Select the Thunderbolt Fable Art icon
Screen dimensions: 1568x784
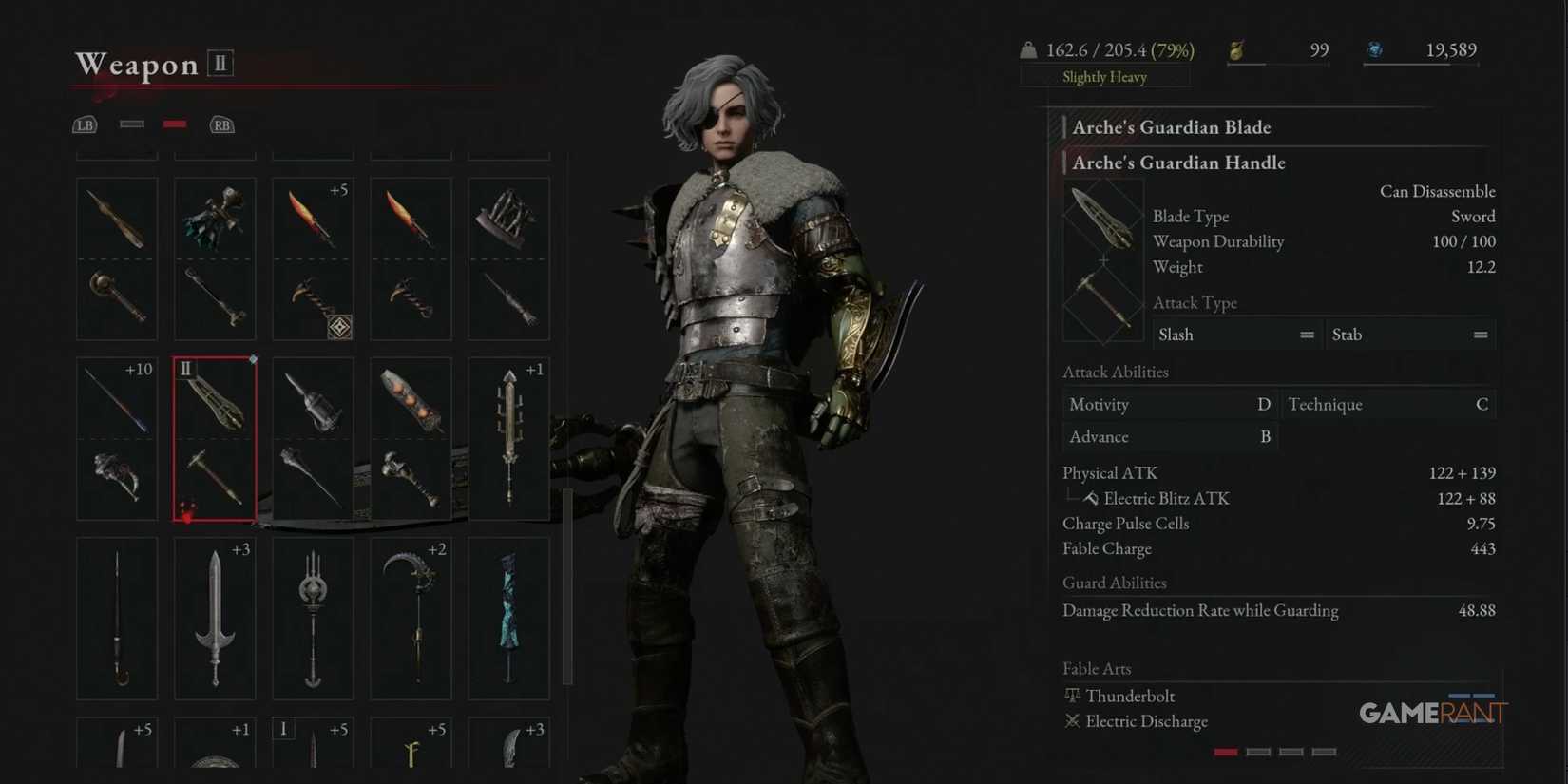click(x=1072, y=696)
